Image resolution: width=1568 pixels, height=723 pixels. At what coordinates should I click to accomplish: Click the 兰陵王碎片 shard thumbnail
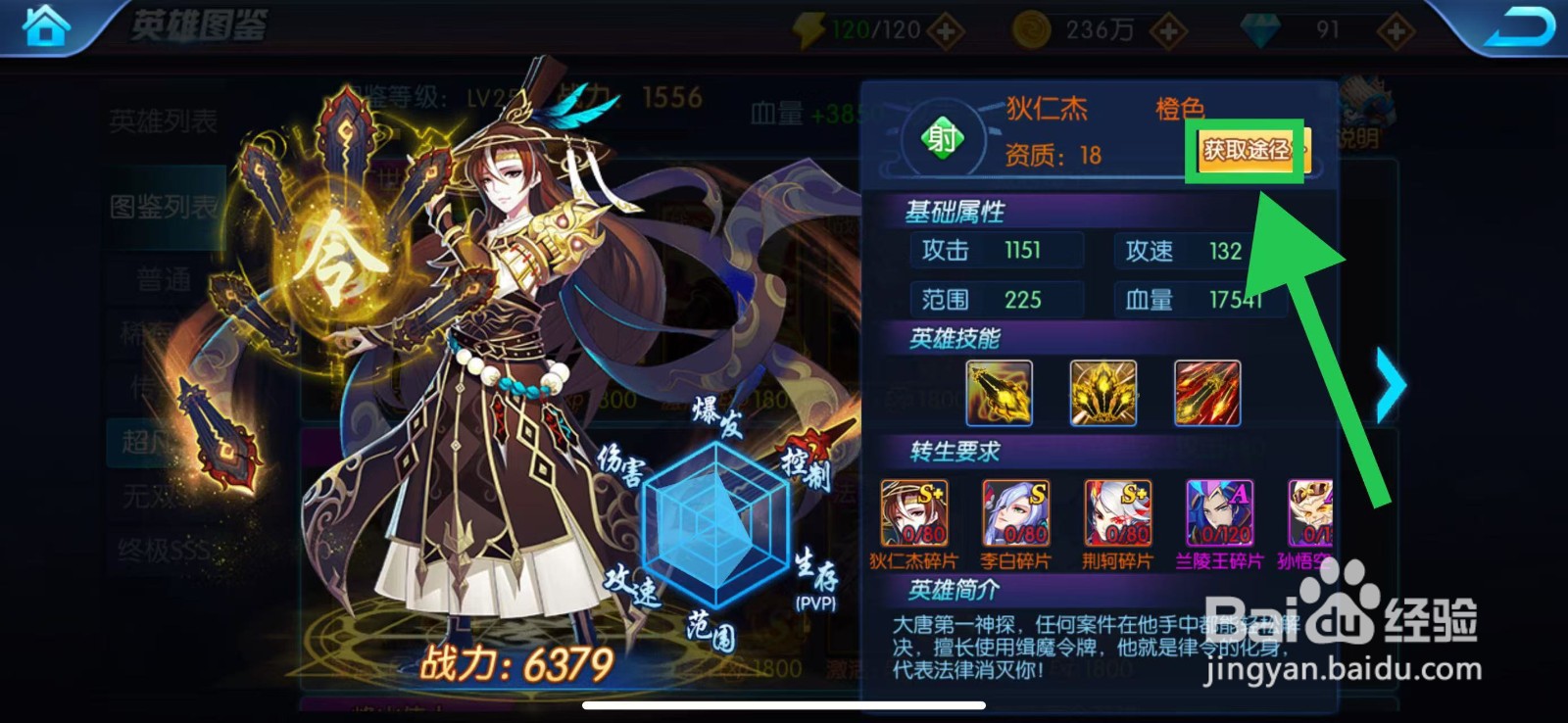[1218, 512]
